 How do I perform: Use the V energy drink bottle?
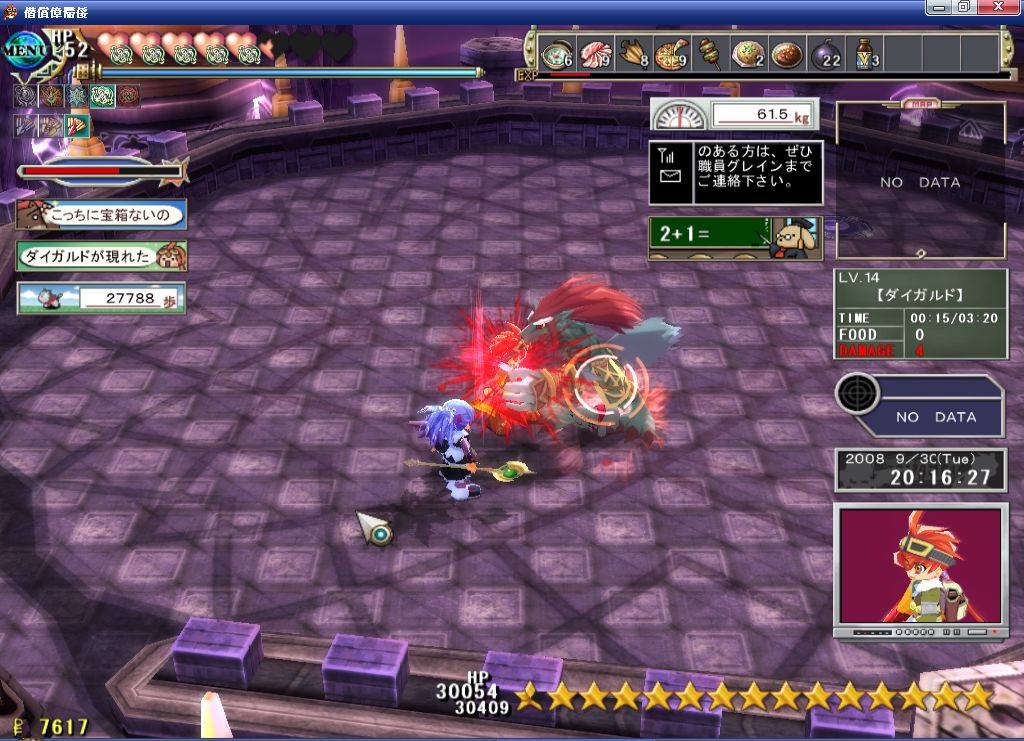coord(864,53)
